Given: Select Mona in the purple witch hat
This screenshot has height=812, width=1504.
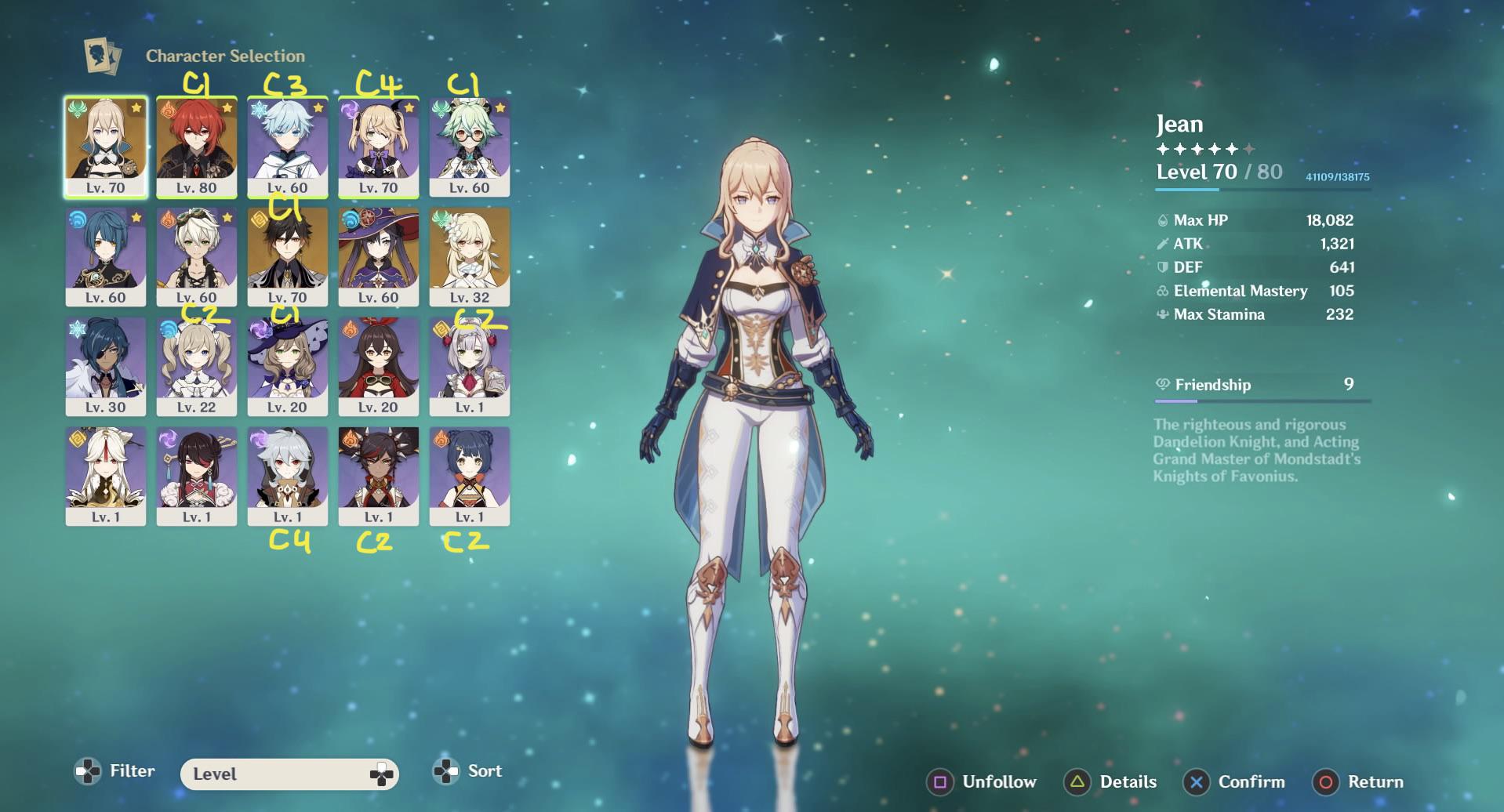Looking at the screenshot, I should (x=378, y=256).
